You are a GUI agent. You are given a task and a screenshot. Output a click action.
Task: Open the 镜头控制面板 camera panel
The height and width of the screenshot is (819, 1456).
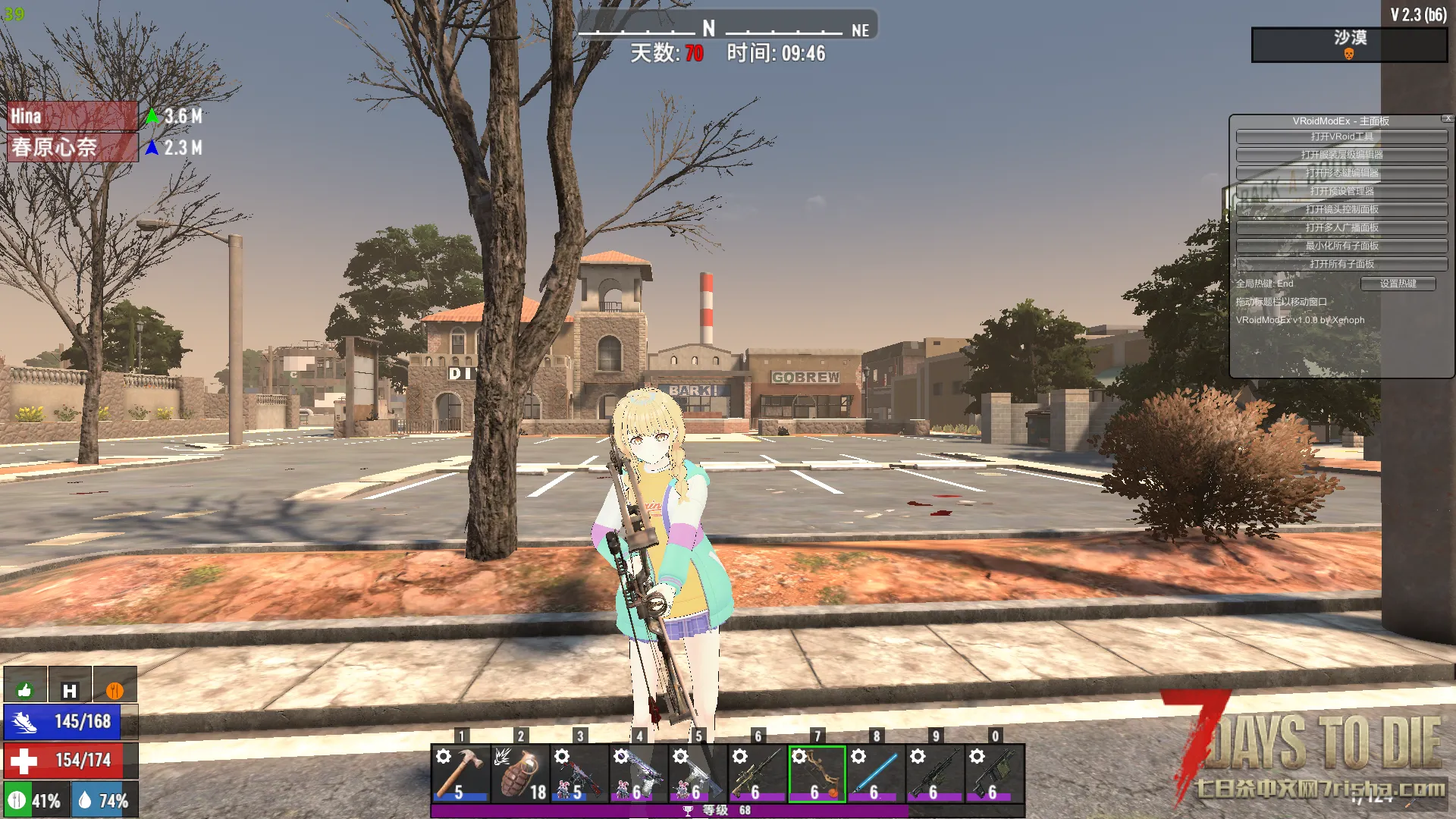pyautogui.click(x=1341, y=209)
